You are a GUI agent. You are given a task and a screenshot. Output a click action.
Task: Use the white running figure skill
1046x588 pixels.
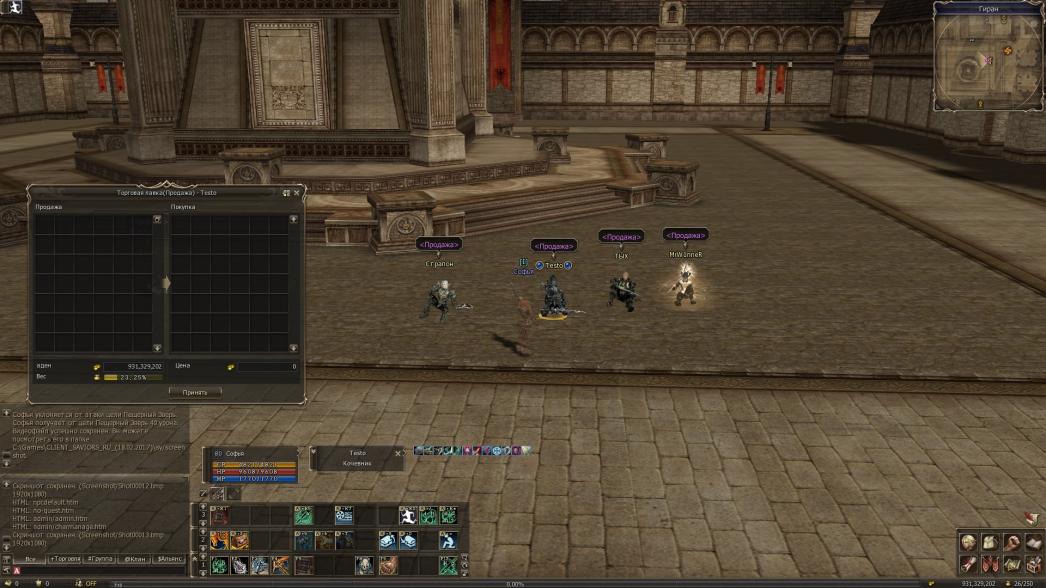(408, 516)
